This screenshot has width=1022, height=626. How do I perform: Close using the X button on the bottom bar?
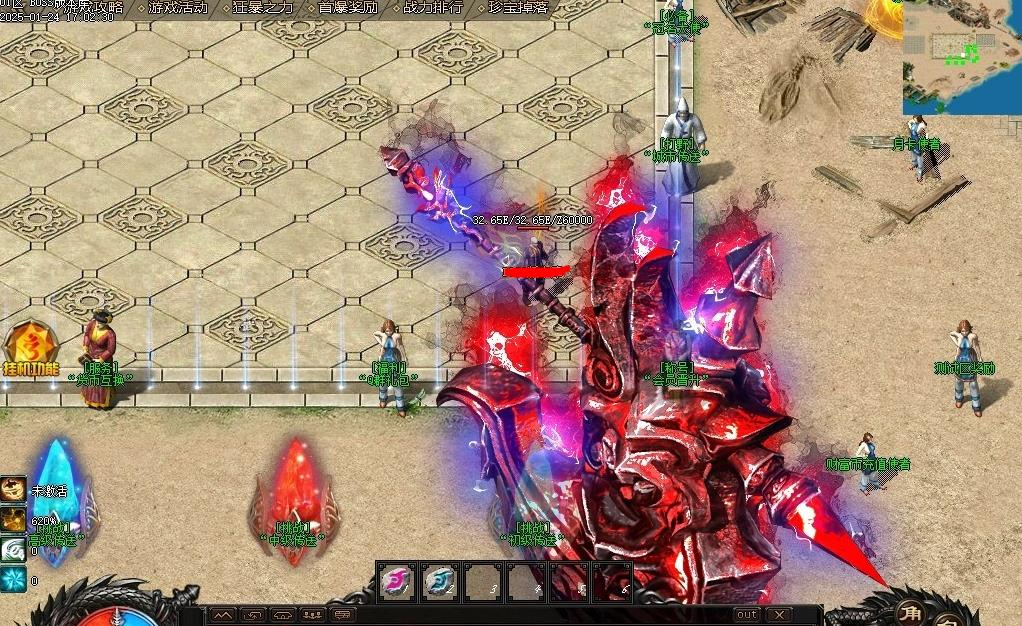click(779, 614)
